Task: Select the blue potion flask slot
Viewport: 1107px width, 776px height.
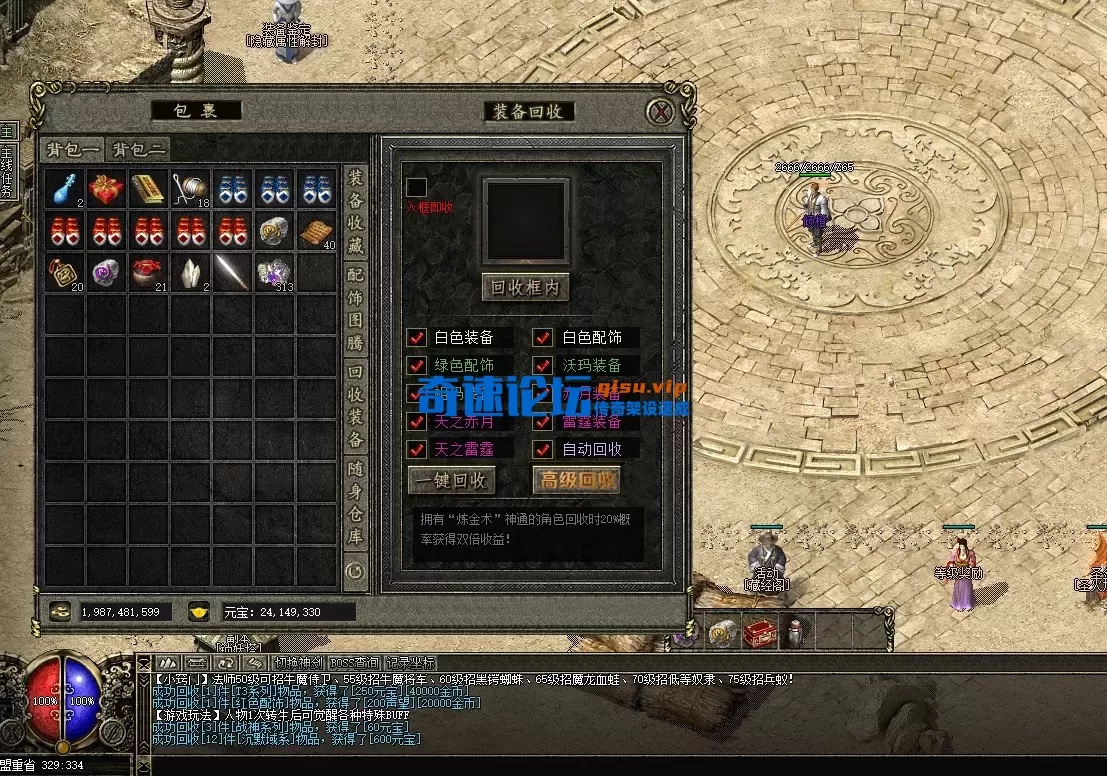Action: coord(64,189)
